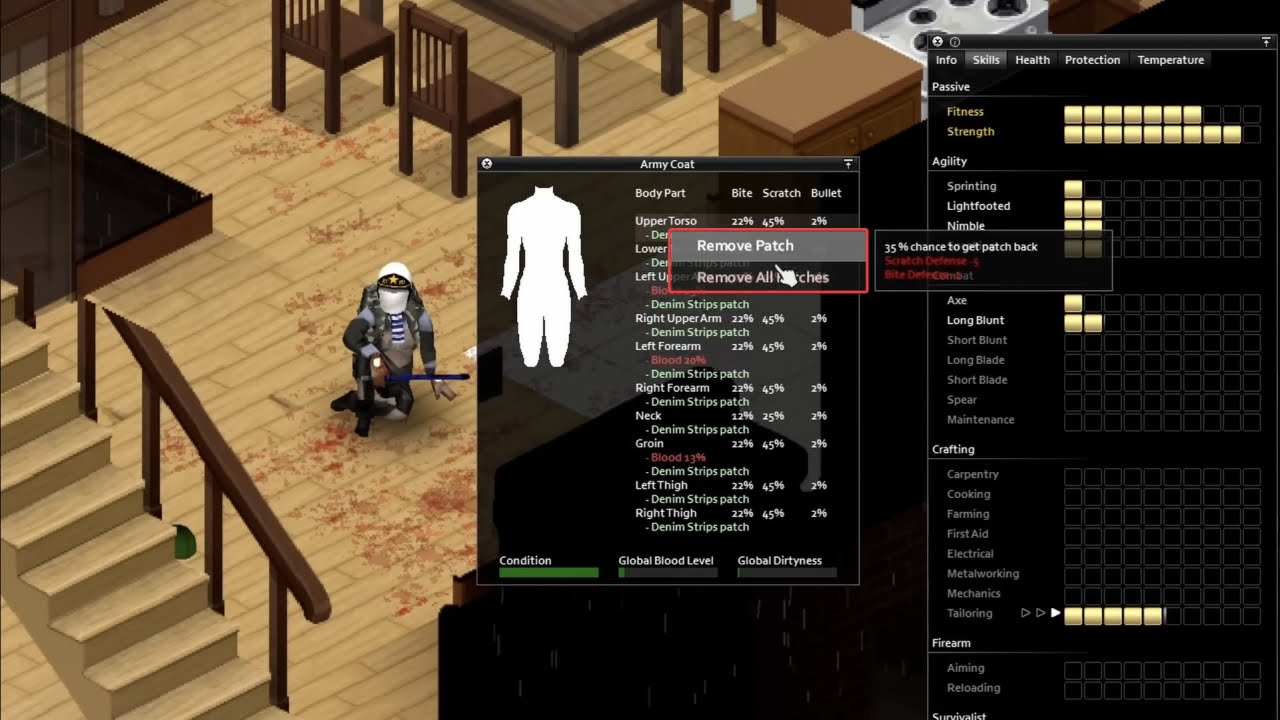Click the last filled Strength skill square
This screenshot has height=720, width=1280.
coord(1230,132)
